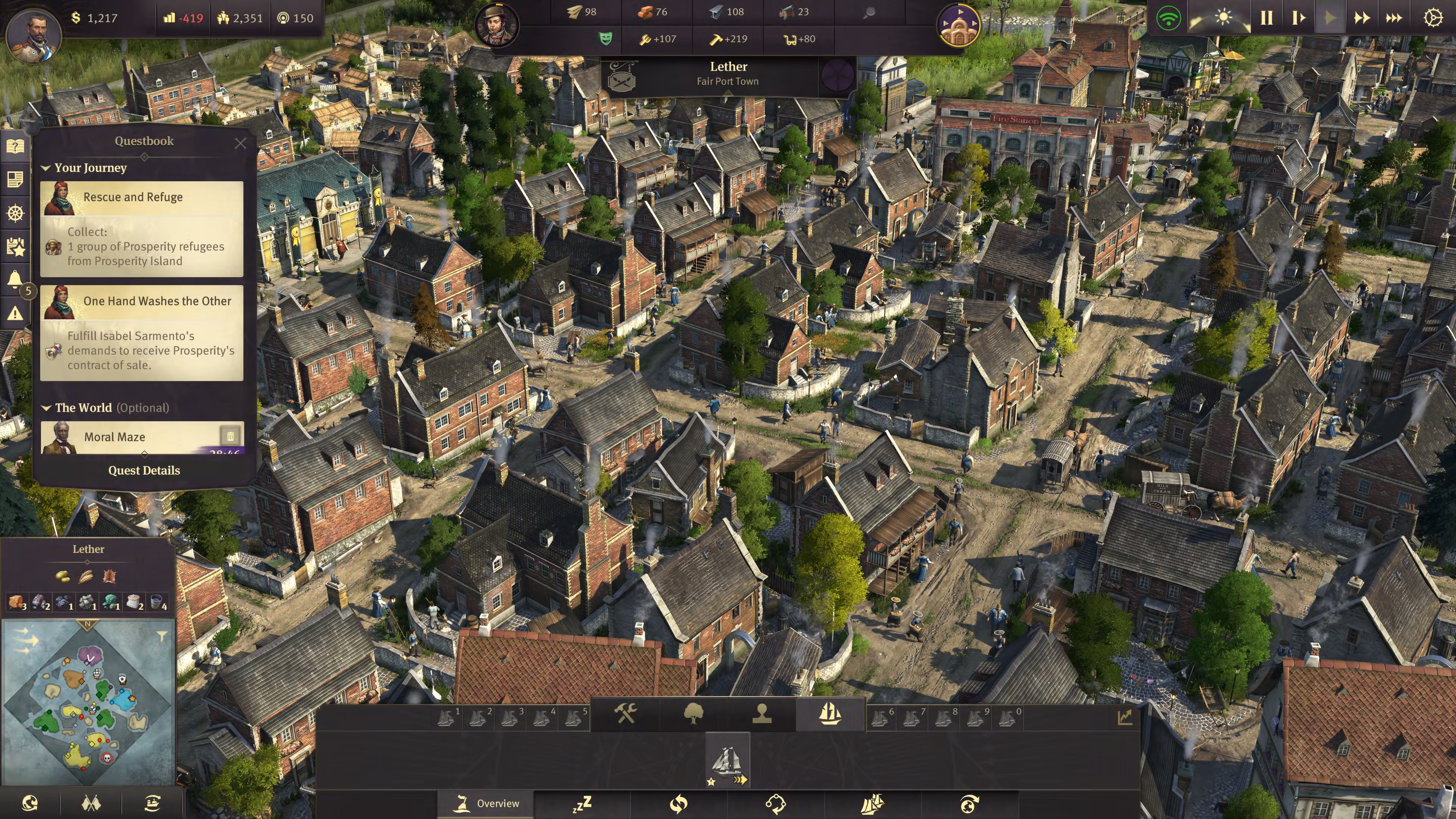Screen dimensions: 1456x819
Task: Toggle the minimap filter funnel
Action: (162, 637)
